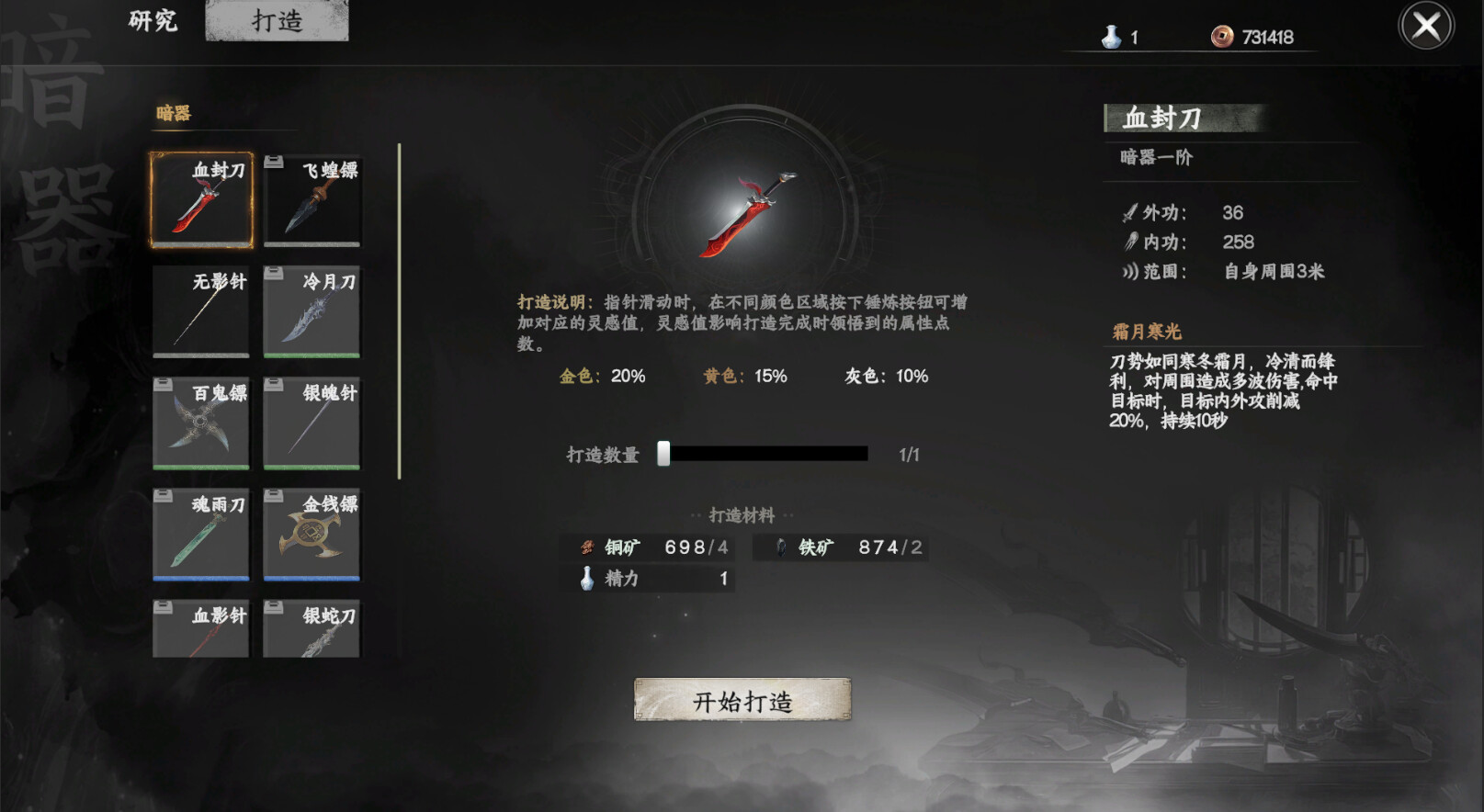Select the 冷月刀 blade icon
This screenshot has height=812, width=1484.
311,312
